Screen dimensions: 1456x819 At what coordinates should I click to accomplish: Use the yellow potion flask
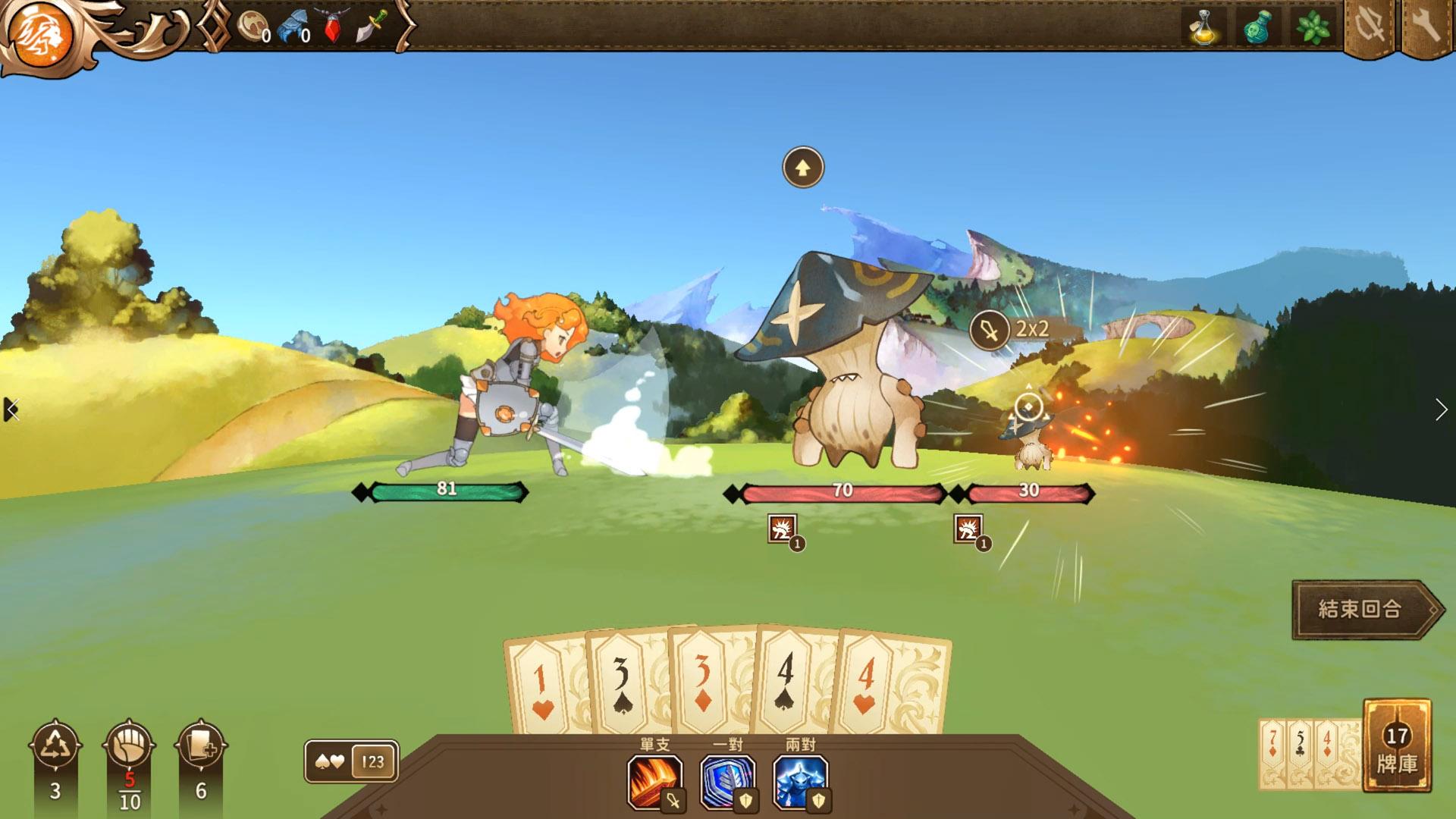1203,28
